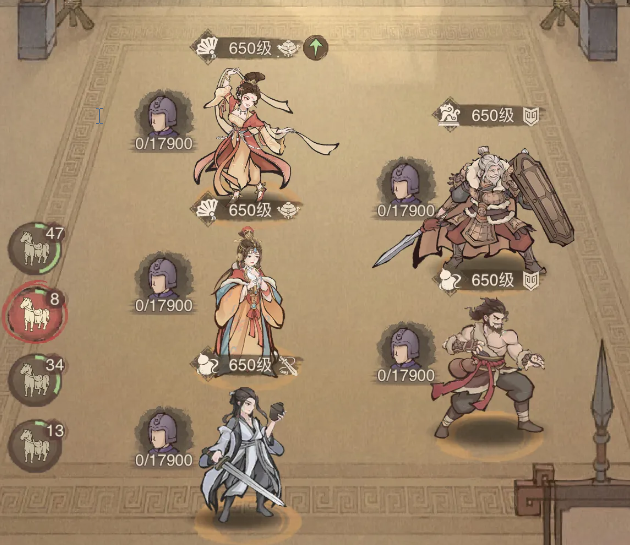Open the helmet troop slot beside the orange-robed lady
Image resolution: width=630 pixels, height=545 pixels.
click(x=163, y=277)
